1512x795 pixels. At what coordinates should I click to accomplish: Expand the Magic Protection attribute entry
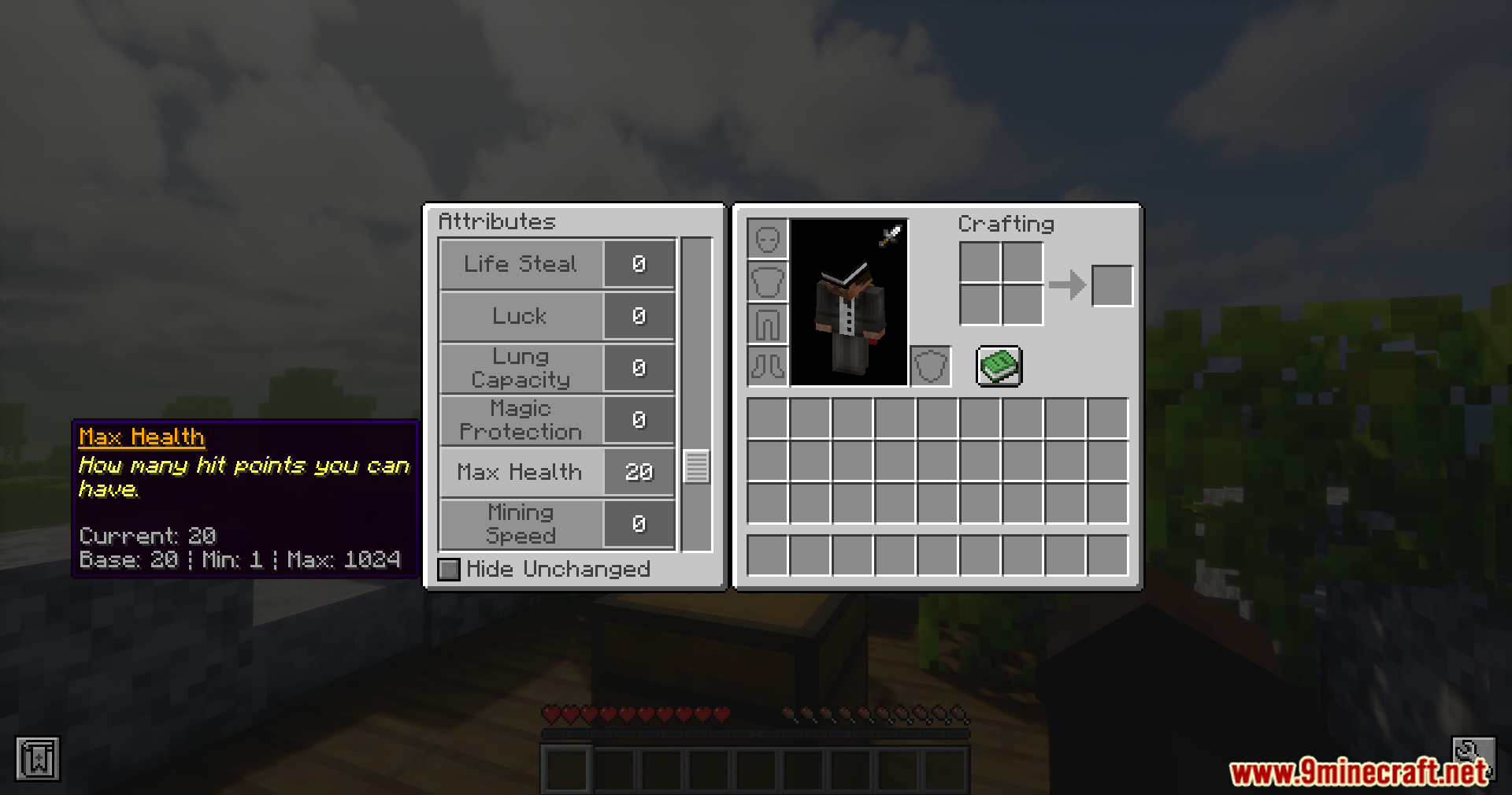tap(520, 420)
